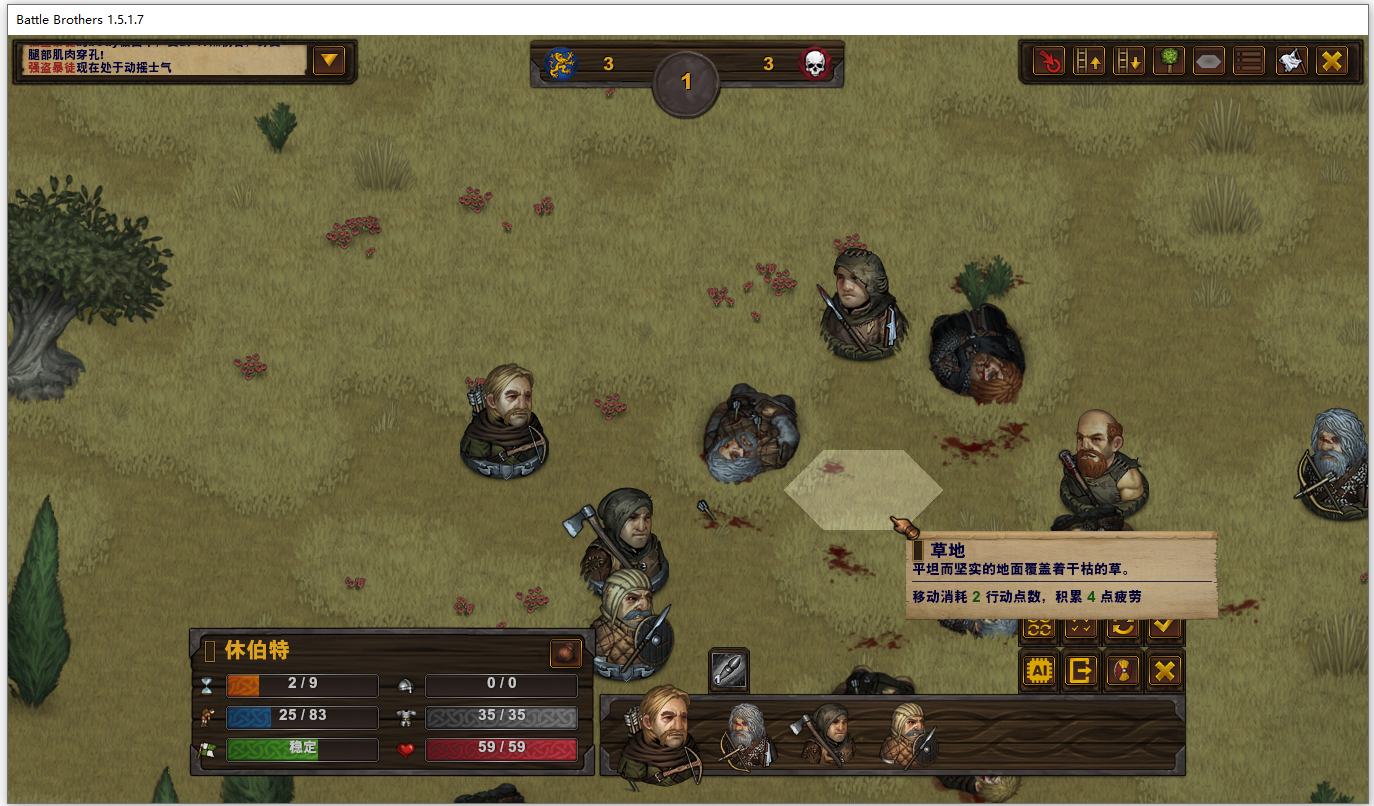The height and width of the screenshot is (806, 1374).
Task: Activate the bolt skill icon
Action: (729, 670)
